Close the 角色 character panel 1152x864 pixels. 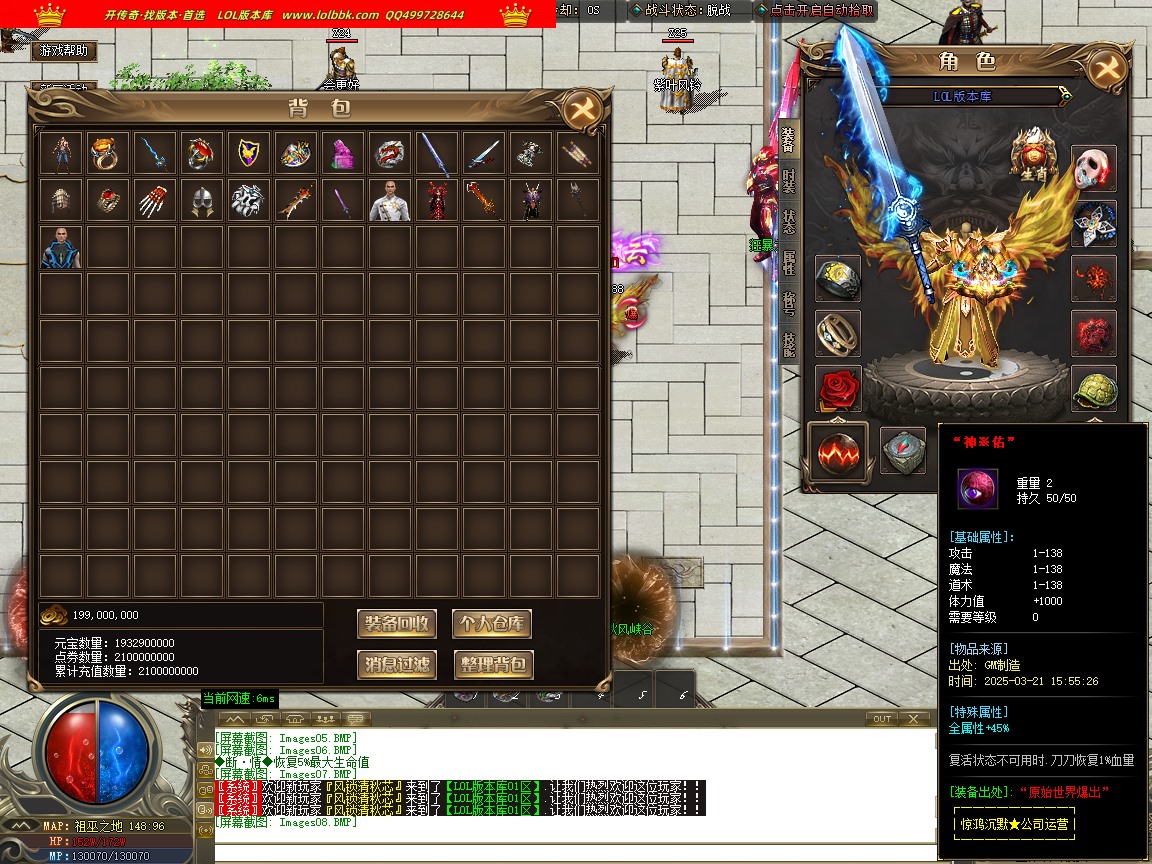[1106, 68]
